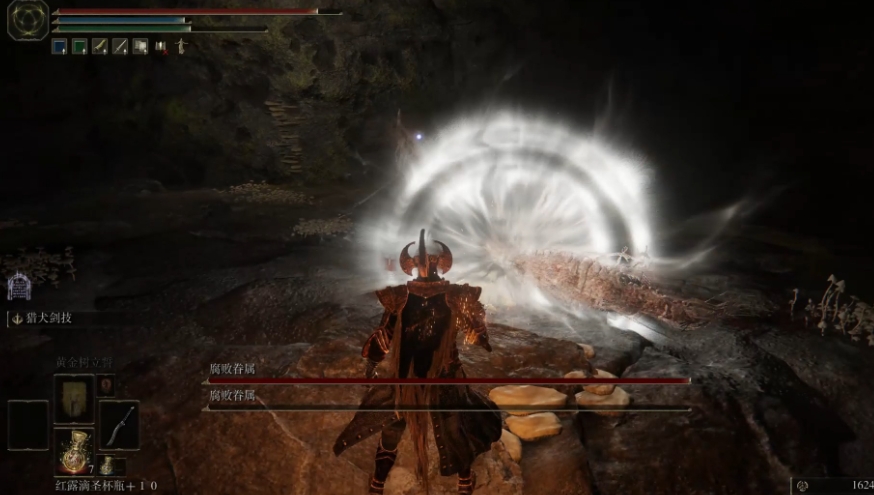Click the summoning gate icon on the left edge
Screen dimensions: 874x495
point(18,286)
